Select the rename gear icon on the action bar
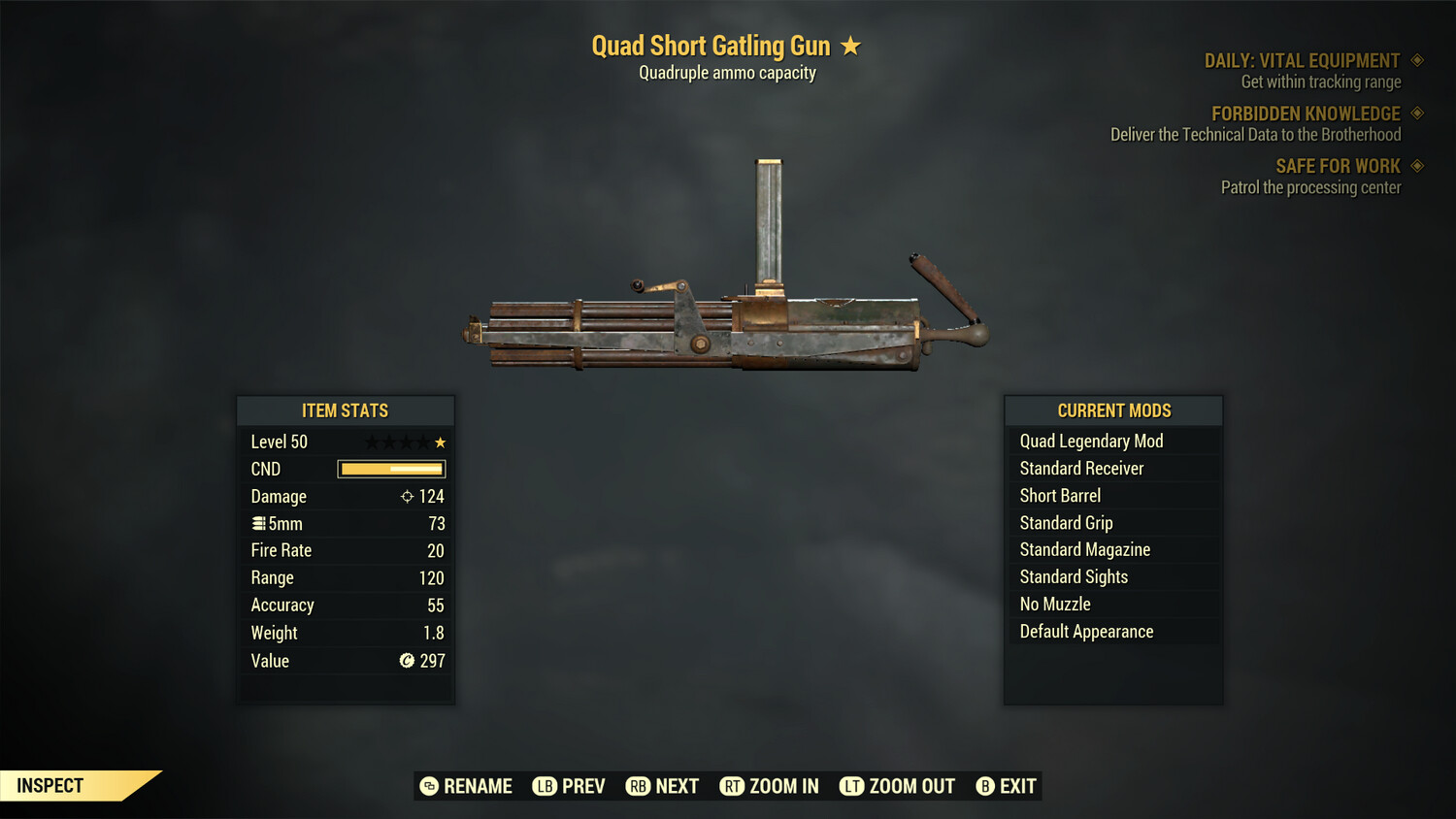Image resolution: width=1456 pixels, height=819 pixels. (427, 786)
